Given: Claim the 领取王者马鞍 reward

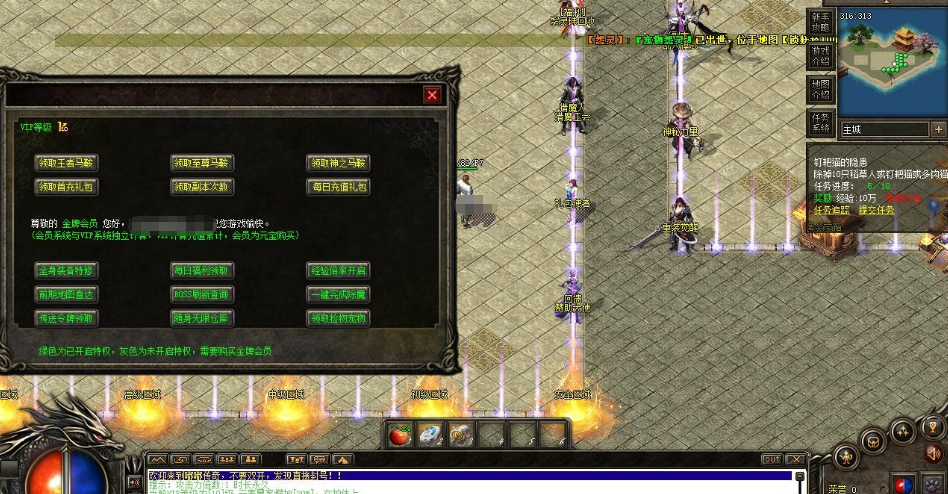Looking at the screenshot, I should 67,163.
